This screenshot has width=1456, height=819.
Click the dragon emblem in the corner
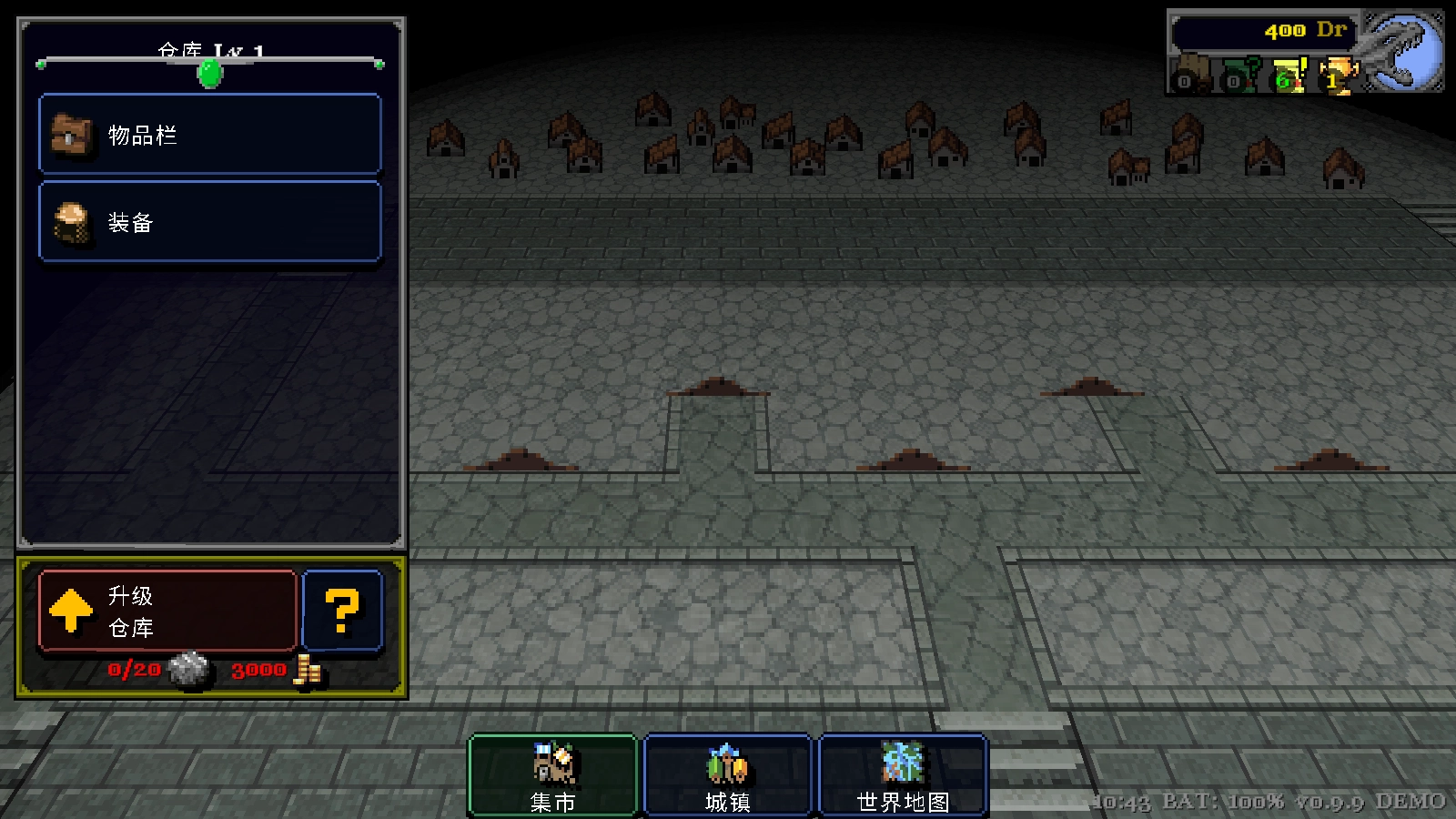(1403, 50)
